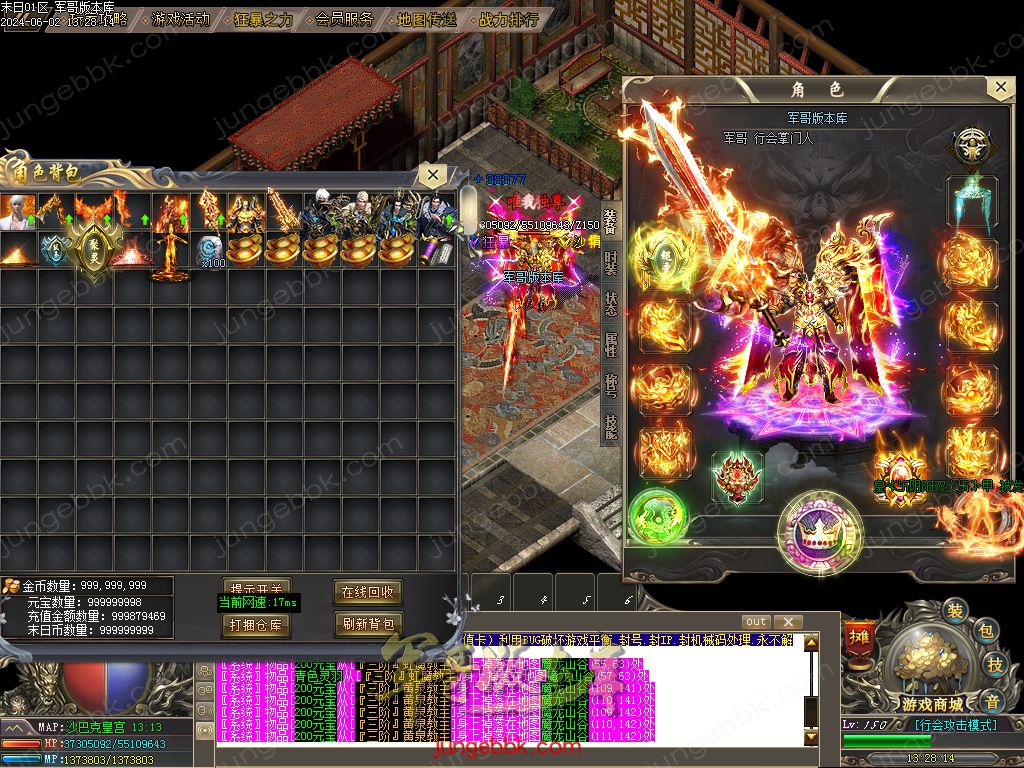Image resolution: width=1024 pixels, height=768 pixels.
Task: Click the 在线回收 online recycle button
Action: tap(368, 592)
